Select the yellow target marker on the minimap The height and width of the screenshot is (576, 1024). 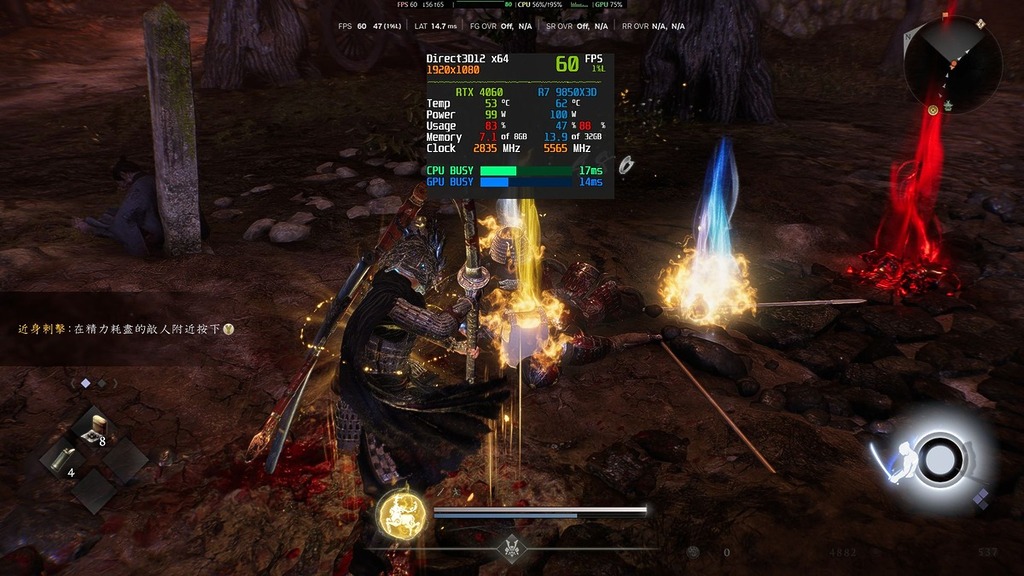[933, 109]
